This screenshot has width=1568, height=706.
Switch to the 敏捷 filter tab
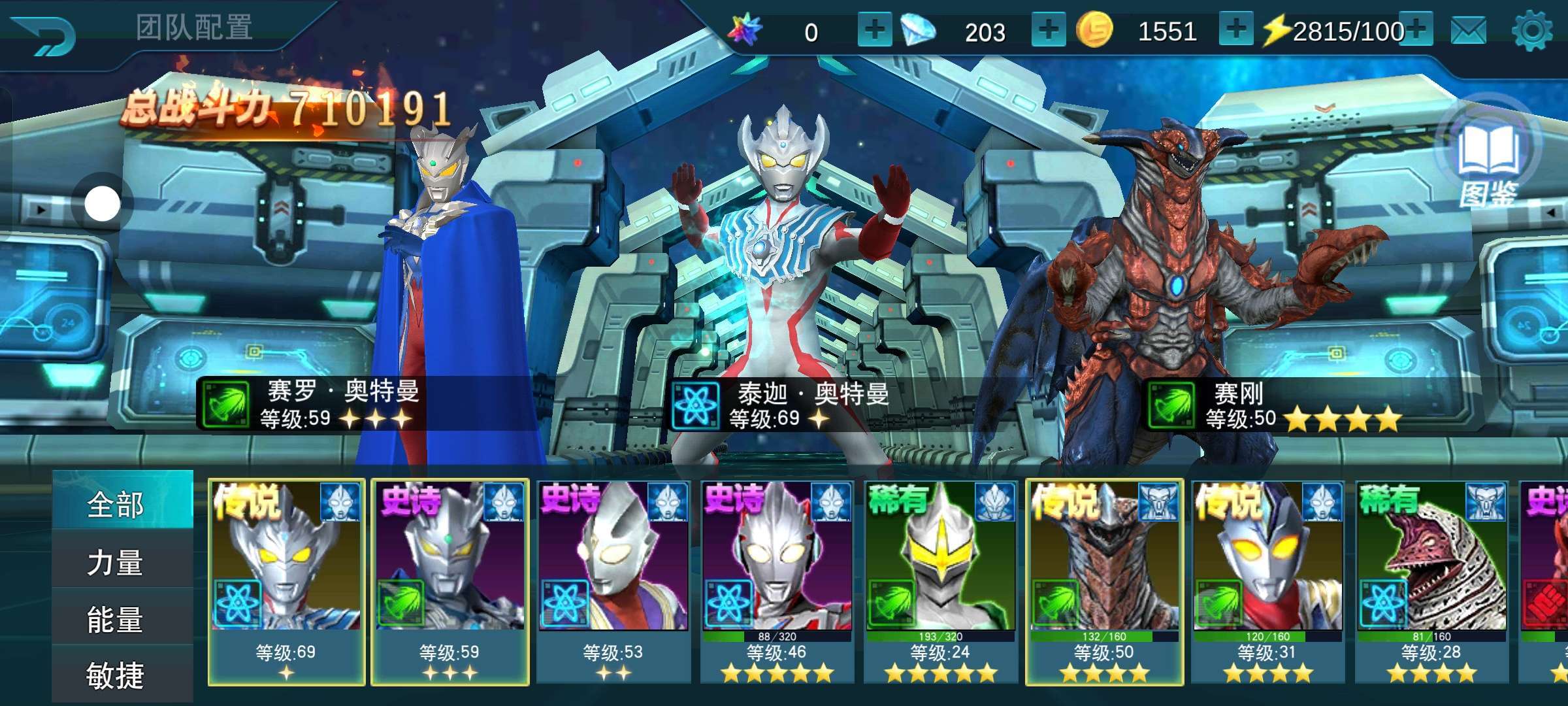click(116, 675)
